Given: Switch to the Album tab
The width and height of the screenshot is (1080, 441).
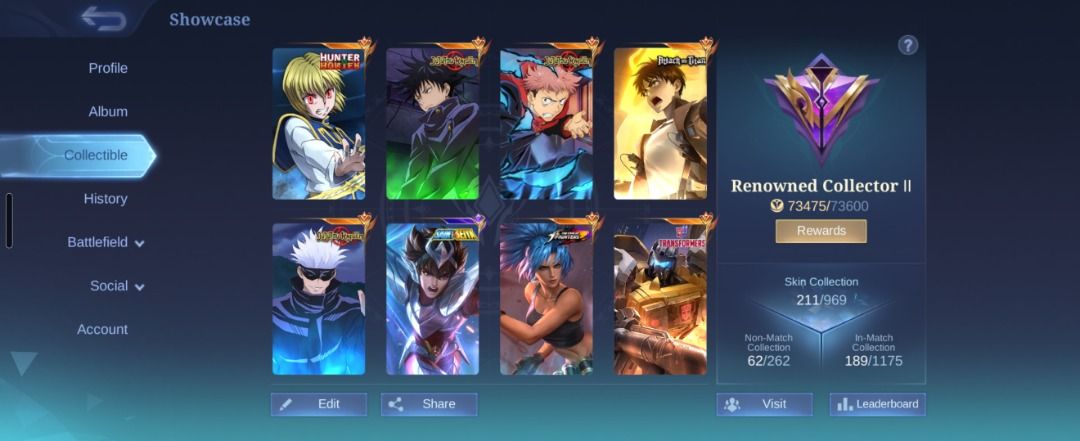Looking at the screenshot, I should pyautogui.click(x=108, y=112).
